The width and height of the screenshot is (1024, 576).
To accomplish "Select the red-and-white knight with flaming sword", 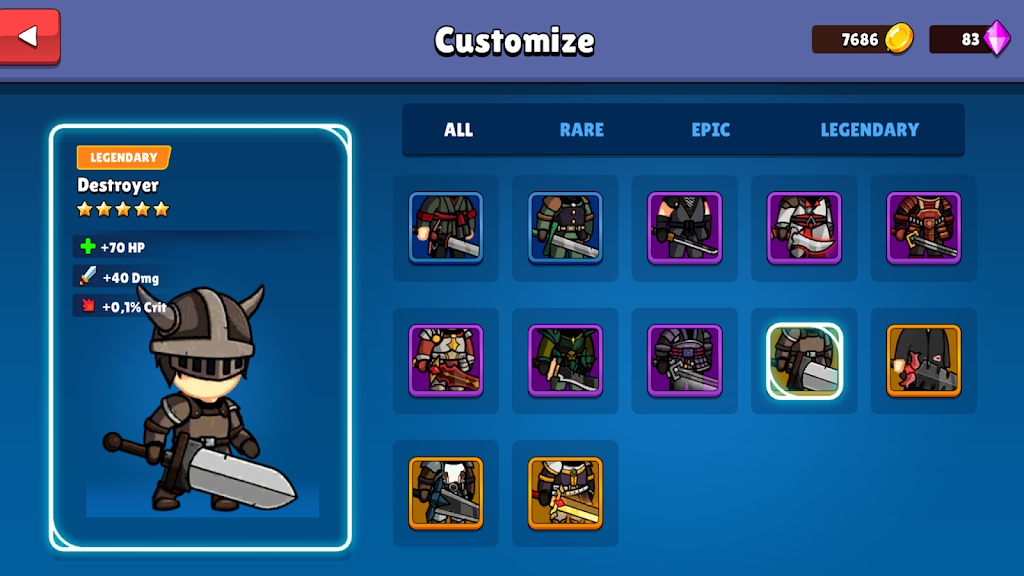I will (446, 360).
